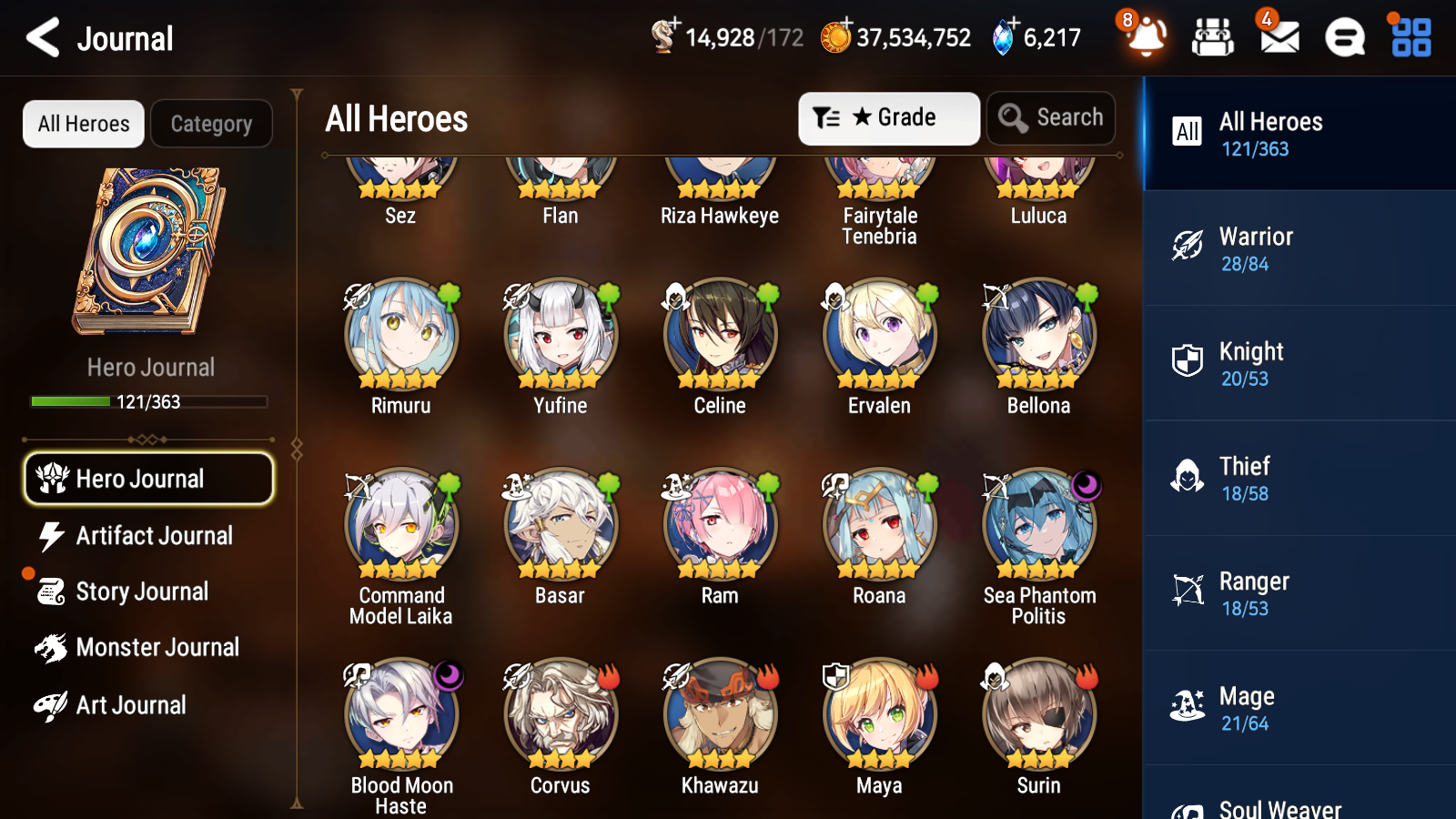Viewport: 1456px width, 819px height.
Task: Switch to the Category tab
Action: click(x=211, y=124)
